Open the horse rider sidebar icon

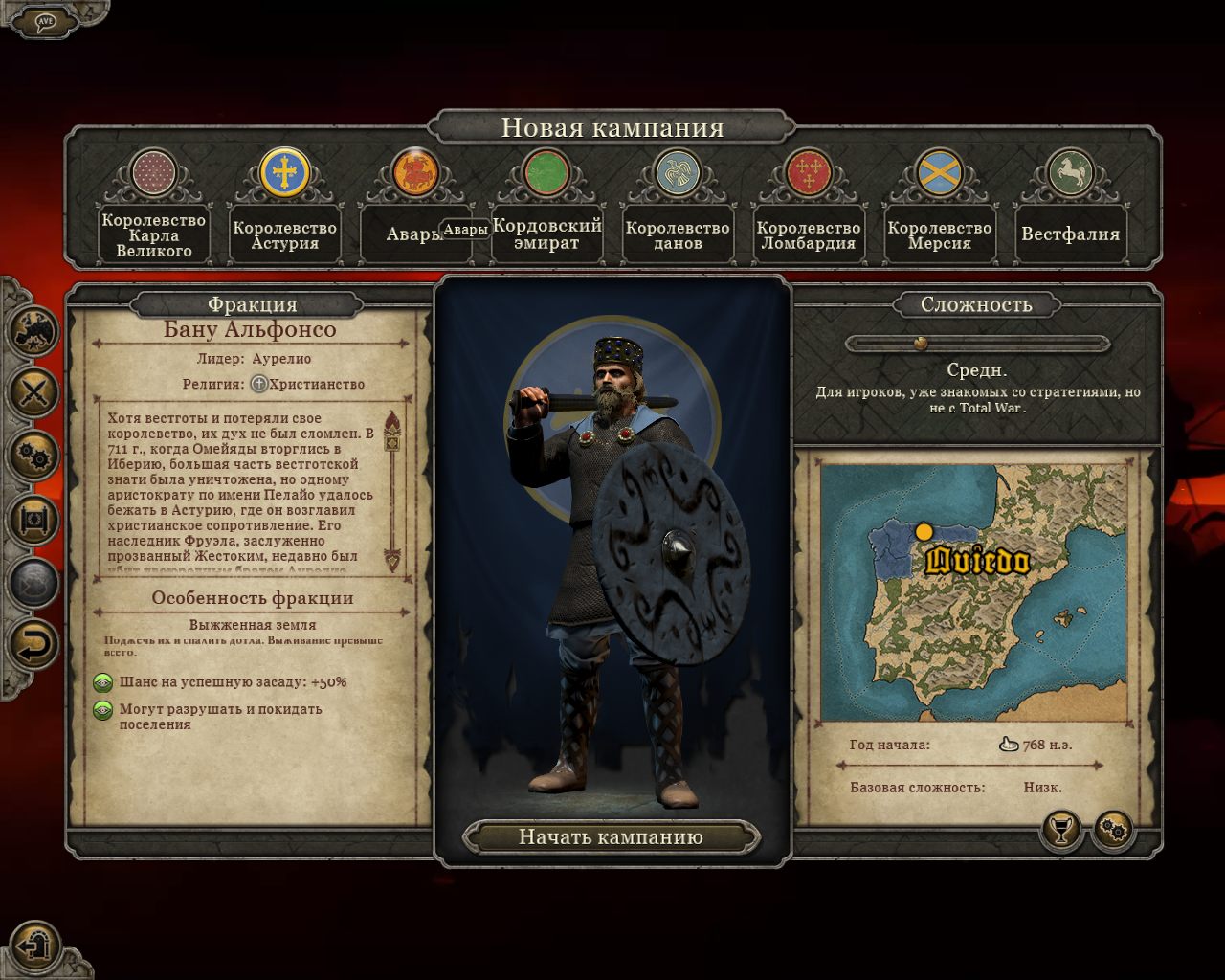[x=33, y=332]
